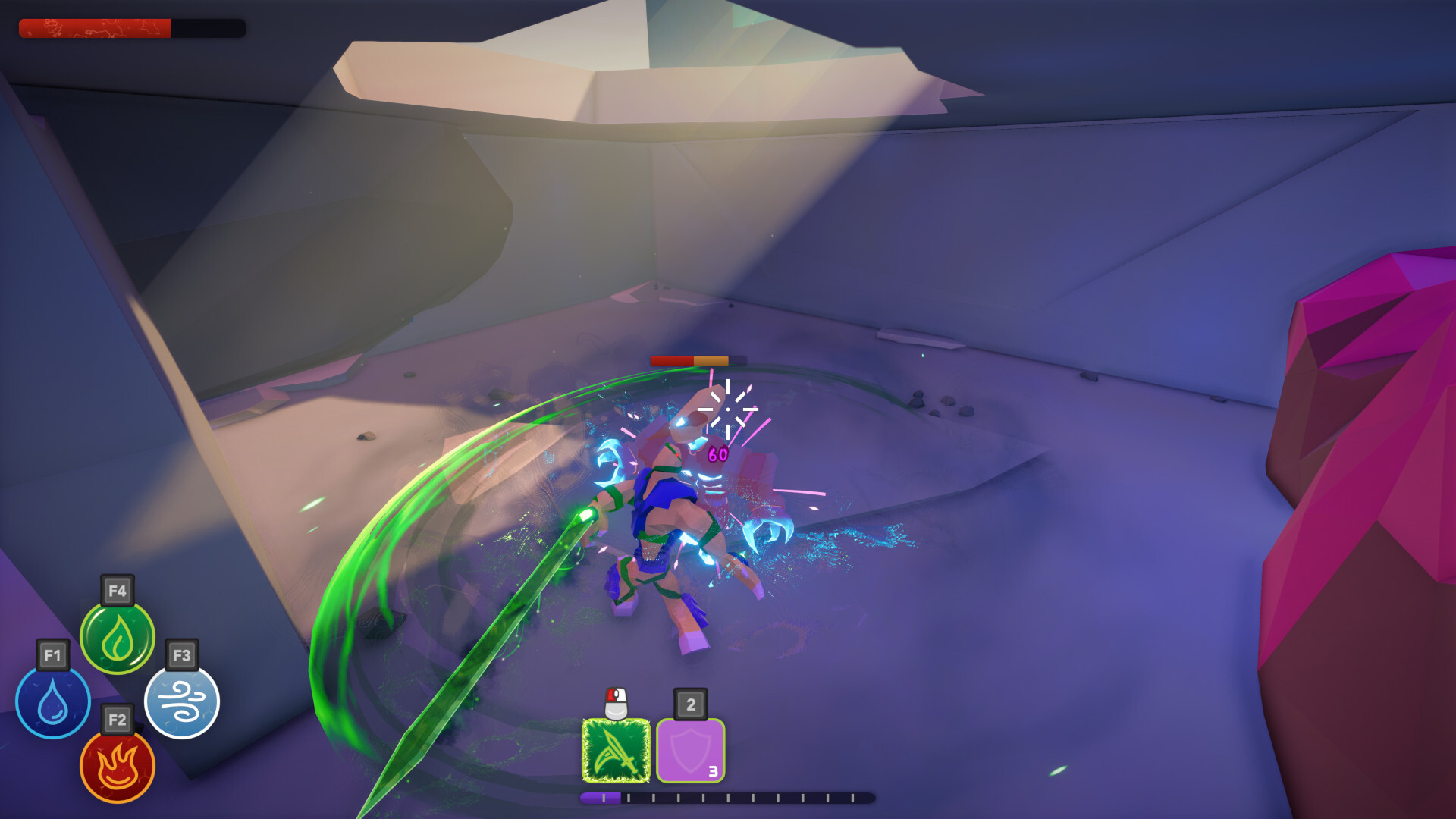Select the F4 nature leaf element icon
1456x819 pixels.
[118, 639]
